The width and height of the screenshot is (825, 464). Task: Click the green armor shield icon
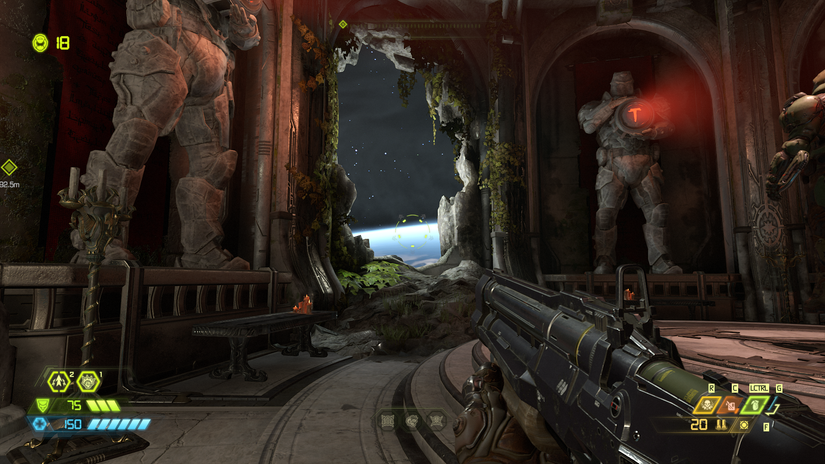coord(42,405)
